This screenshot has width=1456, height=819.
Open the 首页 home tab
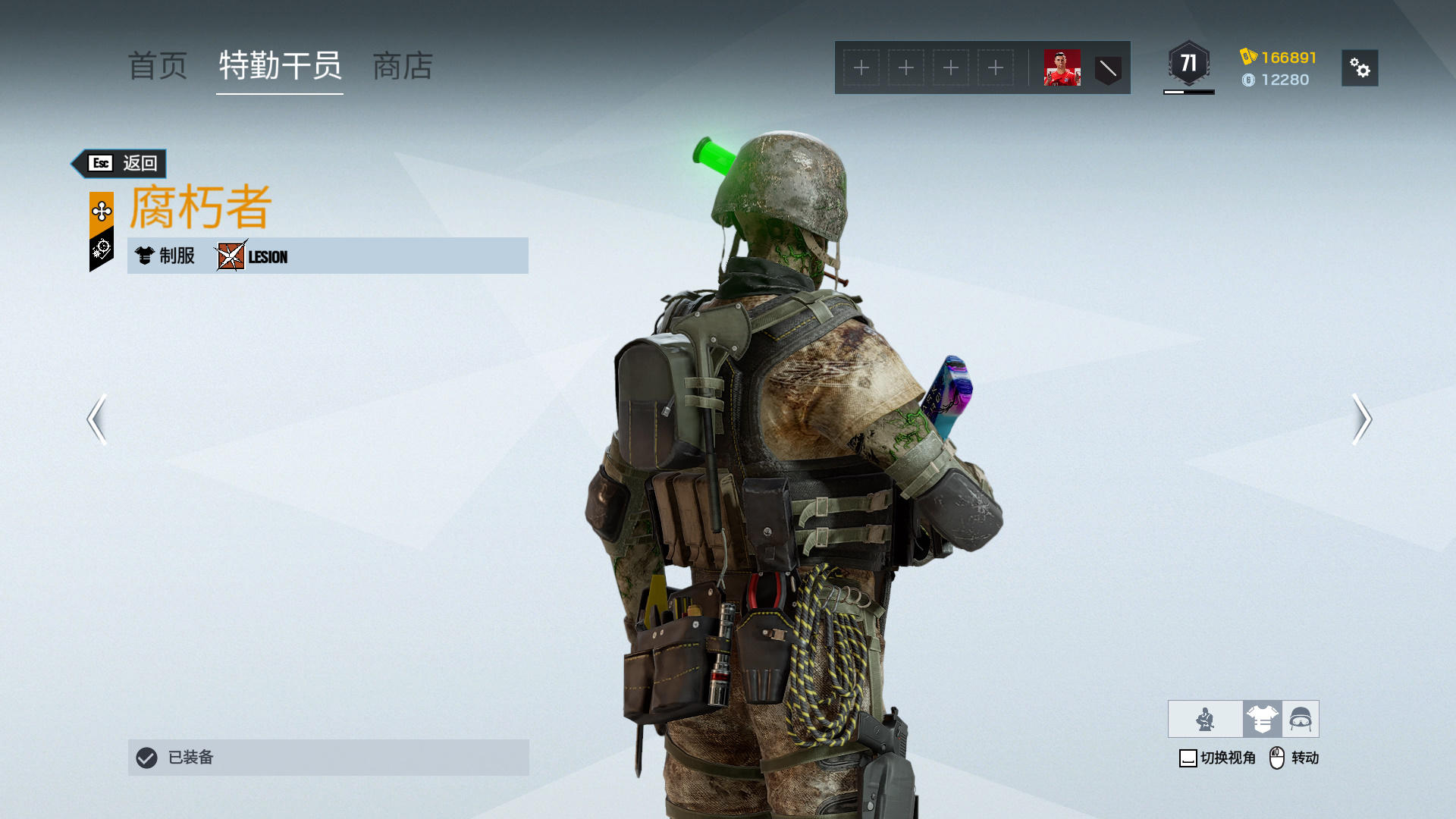point(158,66)
